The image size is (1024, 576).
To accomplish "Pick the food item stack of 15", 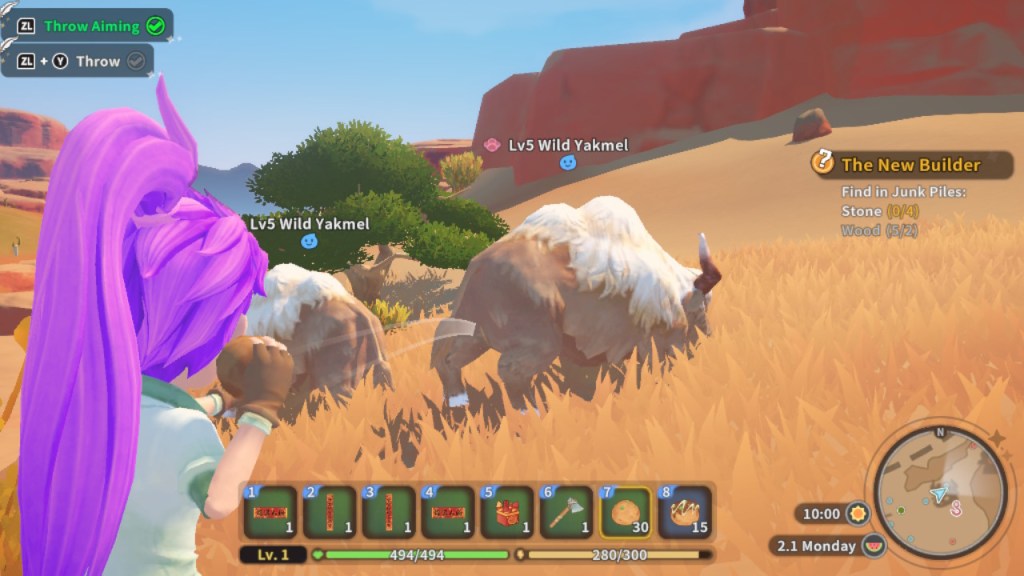I will [x=685, y=512].
